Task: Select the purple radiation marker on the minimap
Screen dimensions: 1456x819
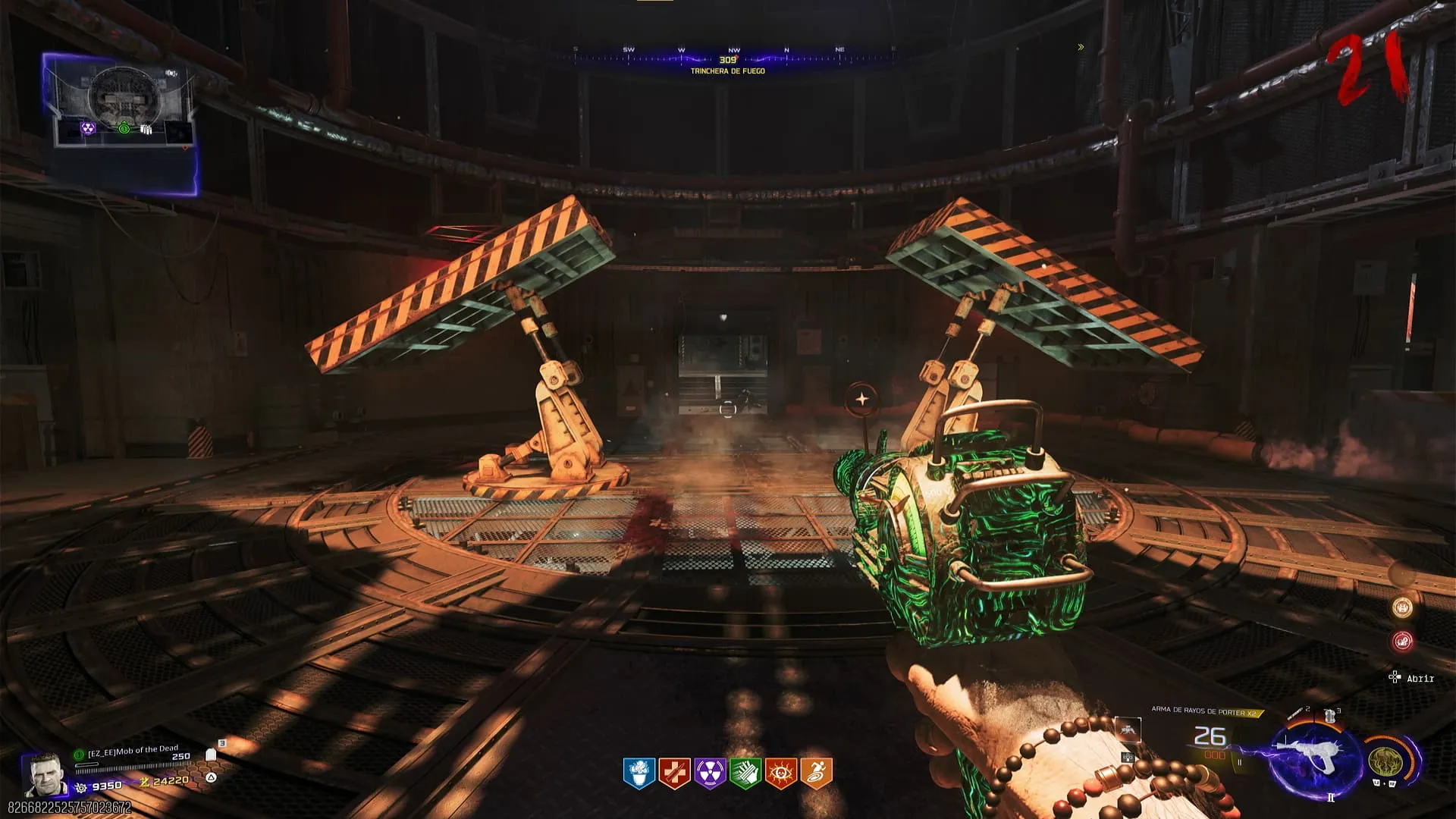Action: tap(89, 129)
